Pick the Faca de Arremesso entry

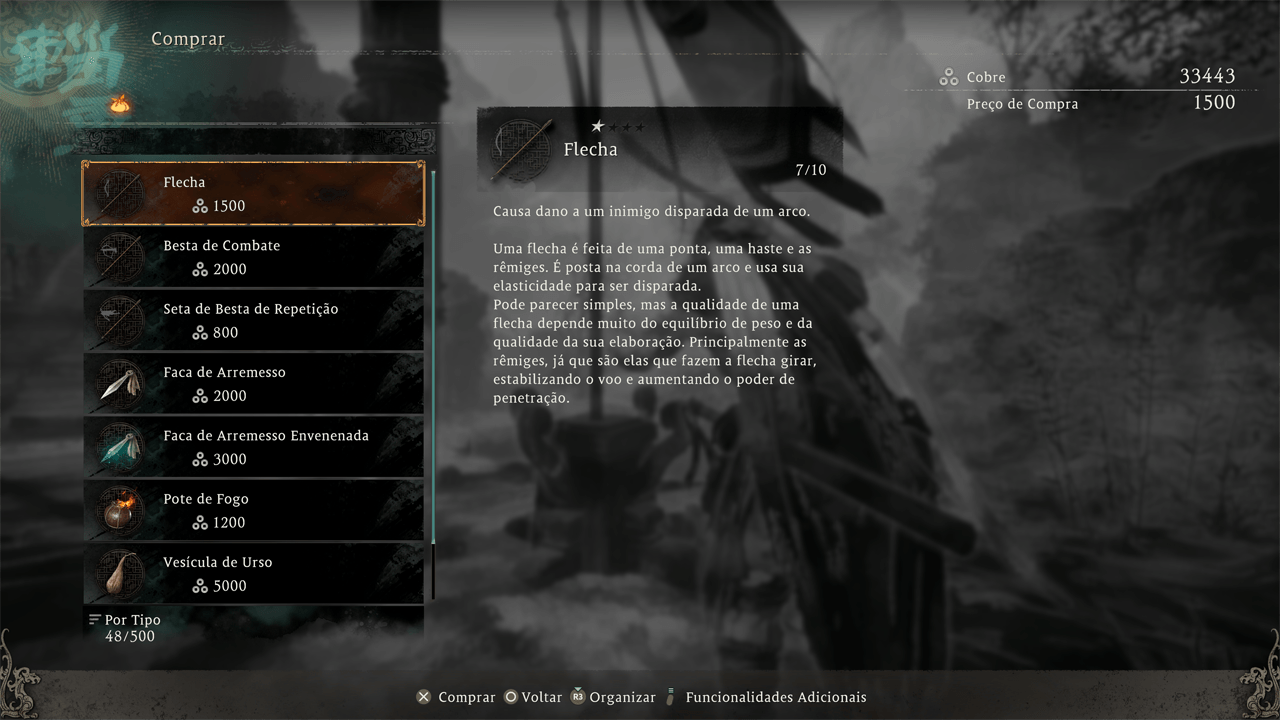[x=253, y=384]
